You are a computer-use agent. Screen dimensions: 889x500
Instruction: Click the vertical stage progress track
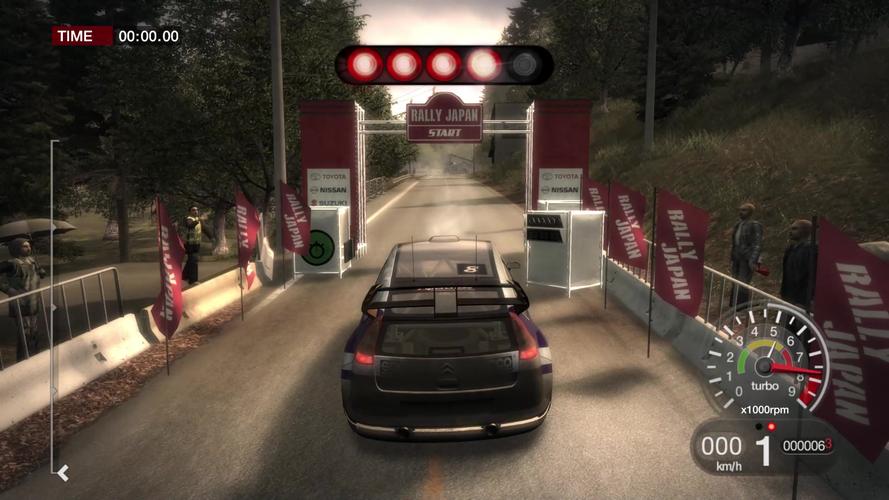[53, 300]
